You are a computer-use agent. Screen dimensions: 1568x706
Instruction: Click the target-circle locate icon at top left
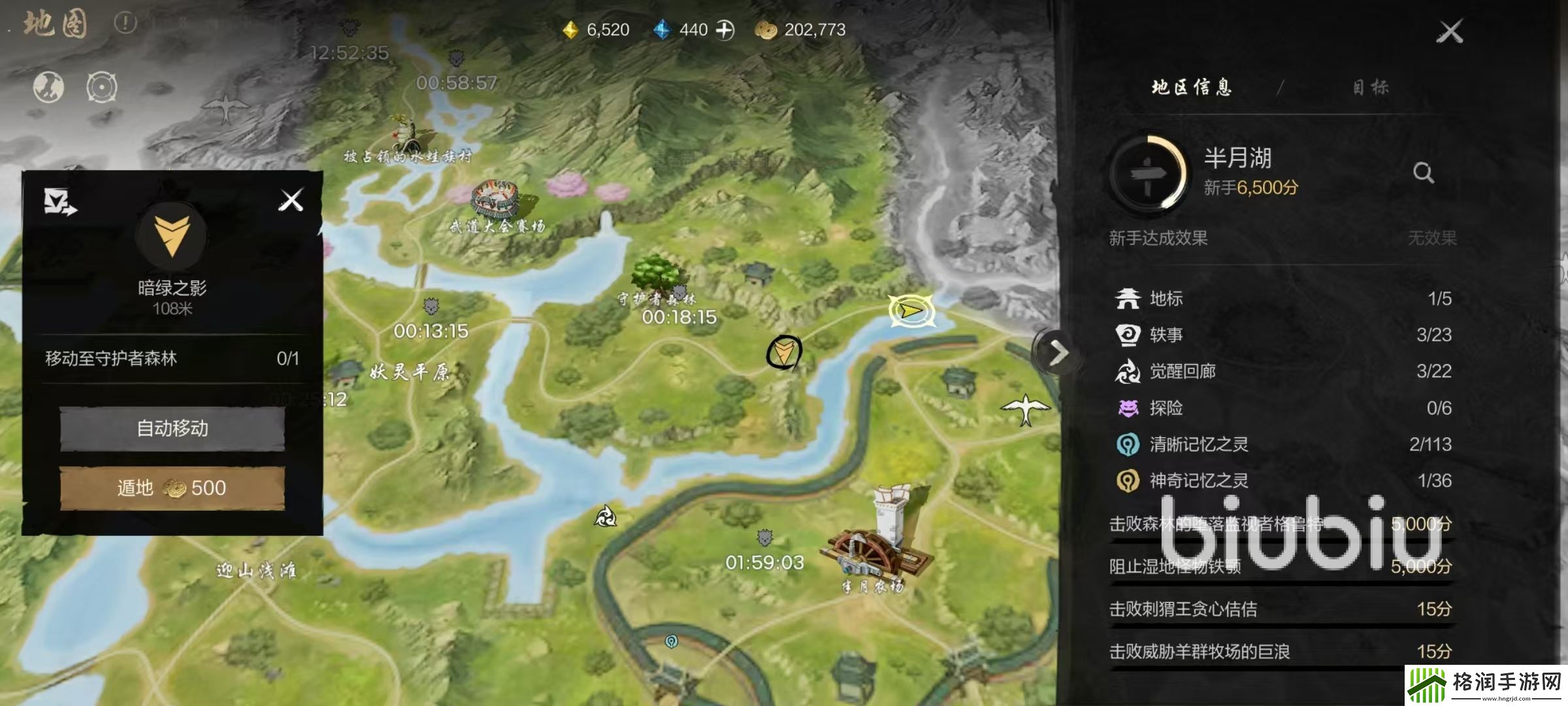102,88
